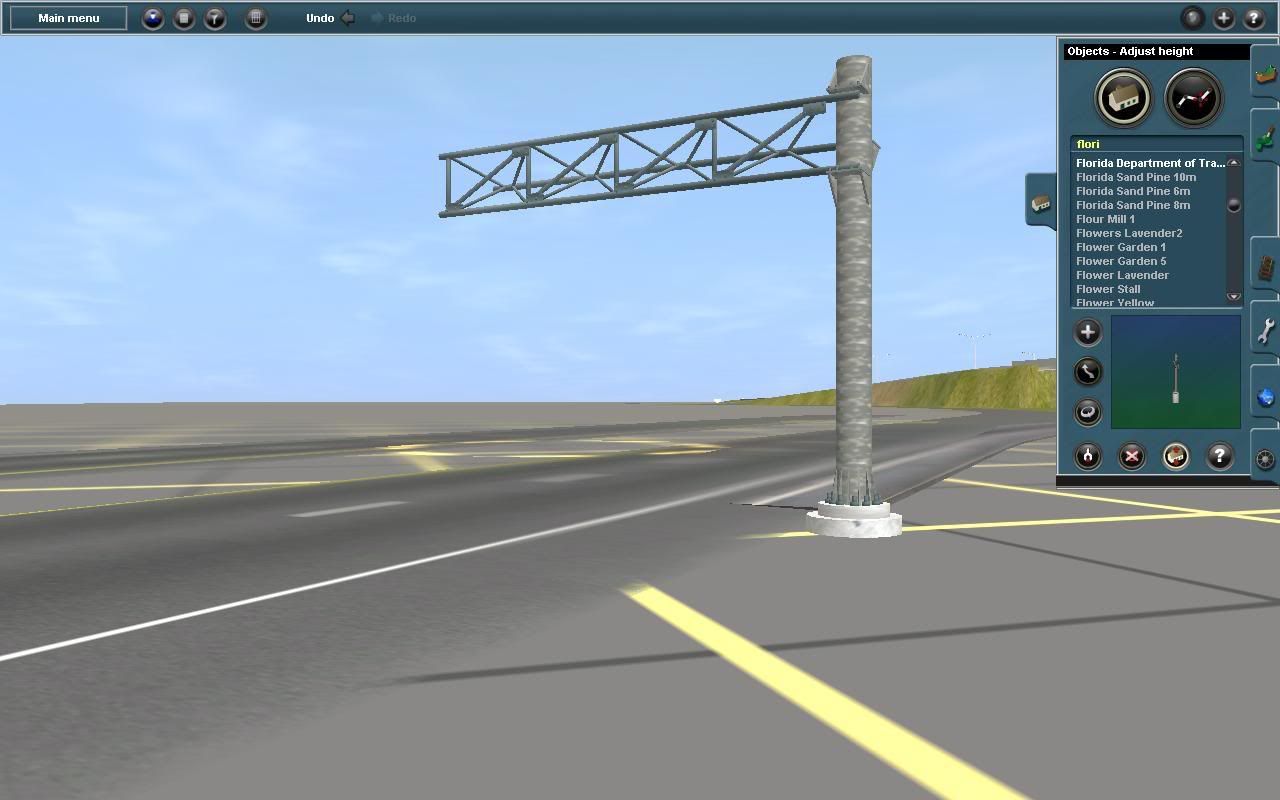
Task: Click the flori search input field
Action: 1150,143
